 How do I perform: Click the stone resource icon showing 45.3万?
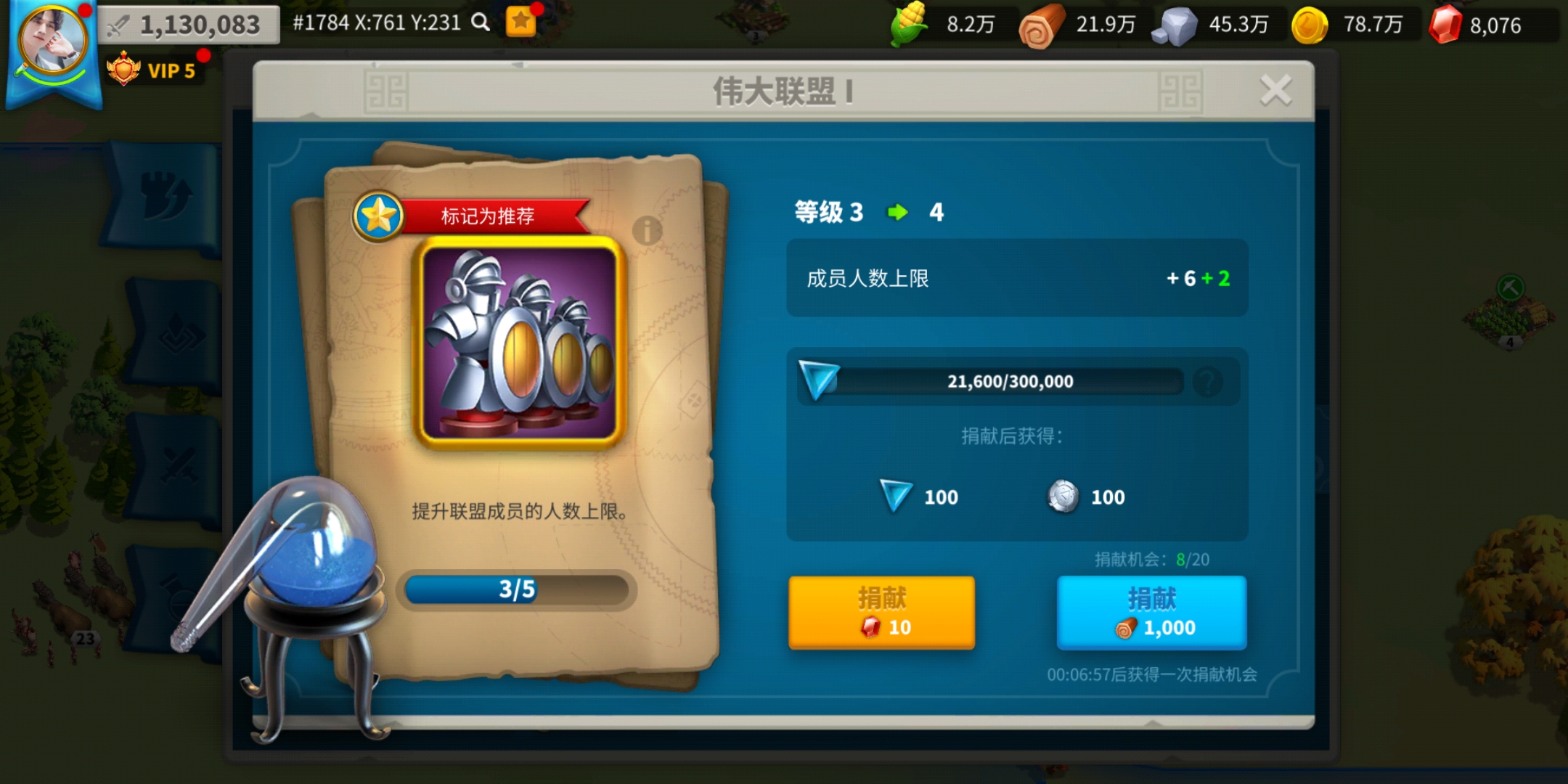(1174, 24)
